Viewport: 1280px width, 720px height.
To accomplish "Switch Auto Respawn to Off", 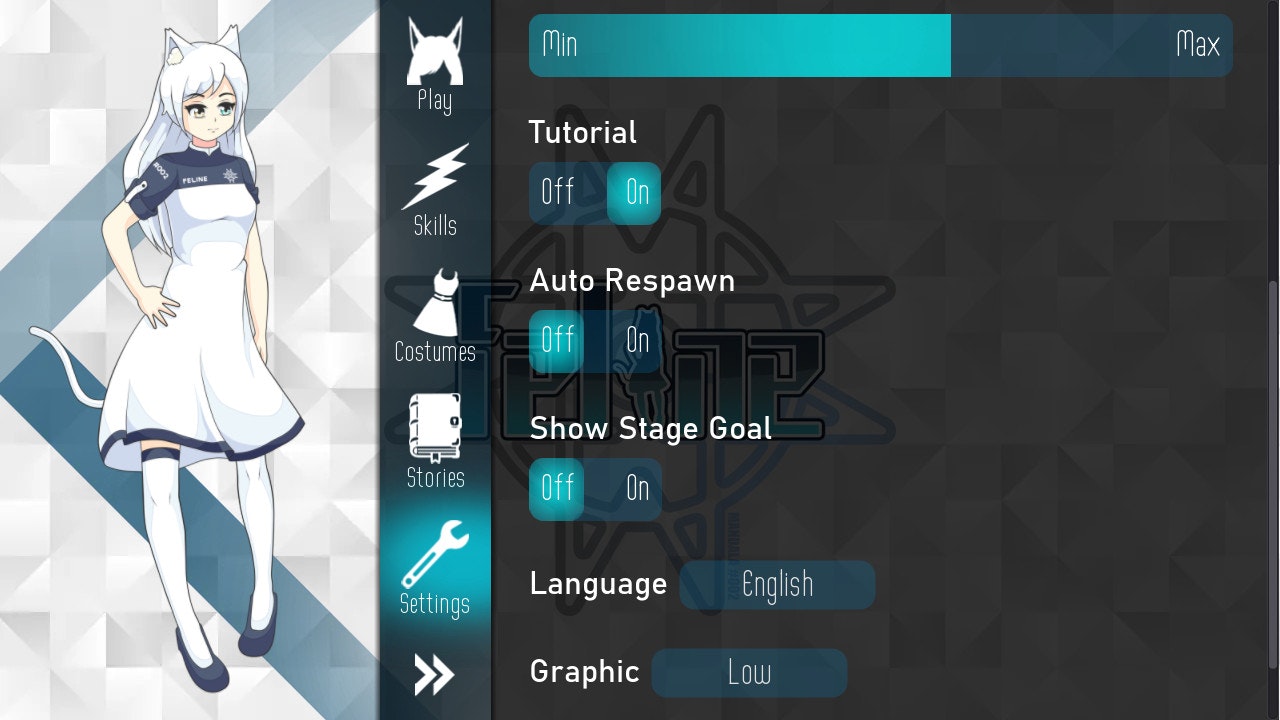I will coord(557,341).
